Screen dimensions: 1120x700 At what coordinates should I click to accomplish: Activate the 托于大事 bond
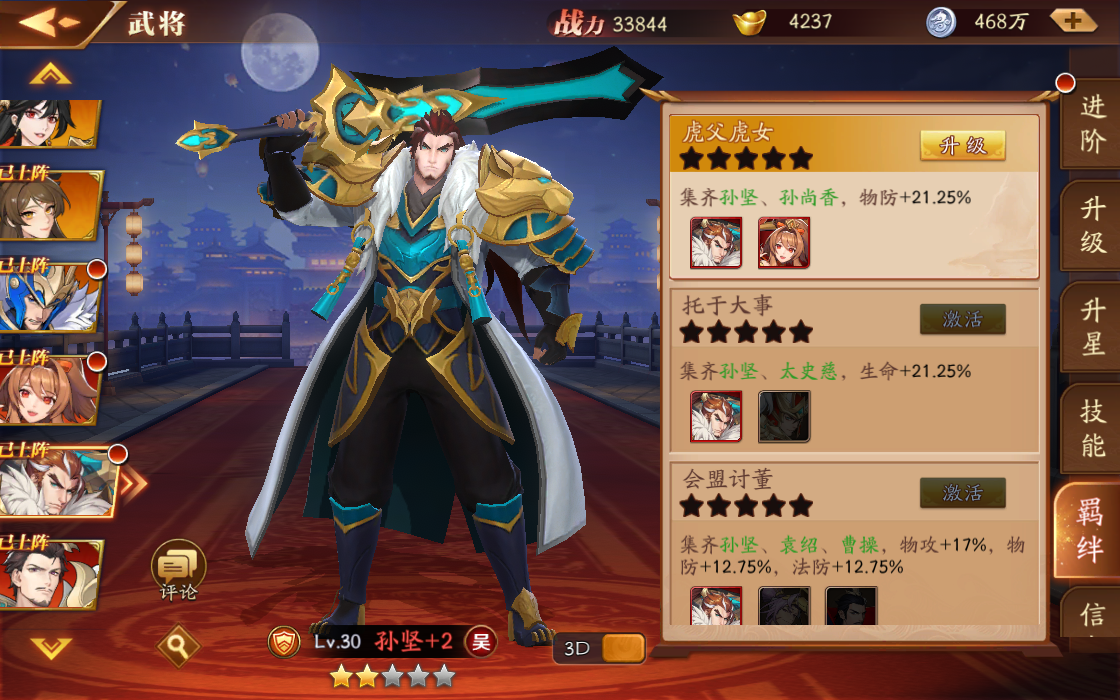(x=962, y=319)
